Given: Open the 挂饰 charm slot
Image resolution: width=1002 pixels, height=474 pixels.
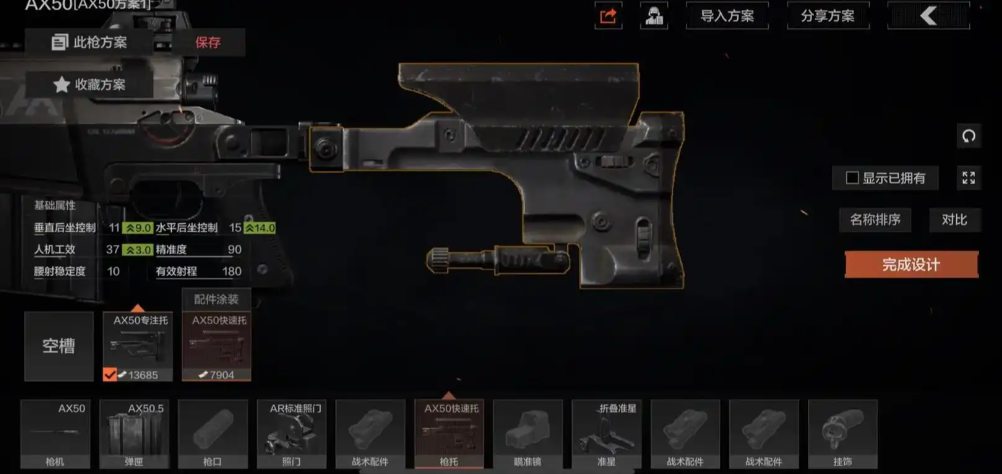Looking at the screenshot, I should click(x=842, y=434).
